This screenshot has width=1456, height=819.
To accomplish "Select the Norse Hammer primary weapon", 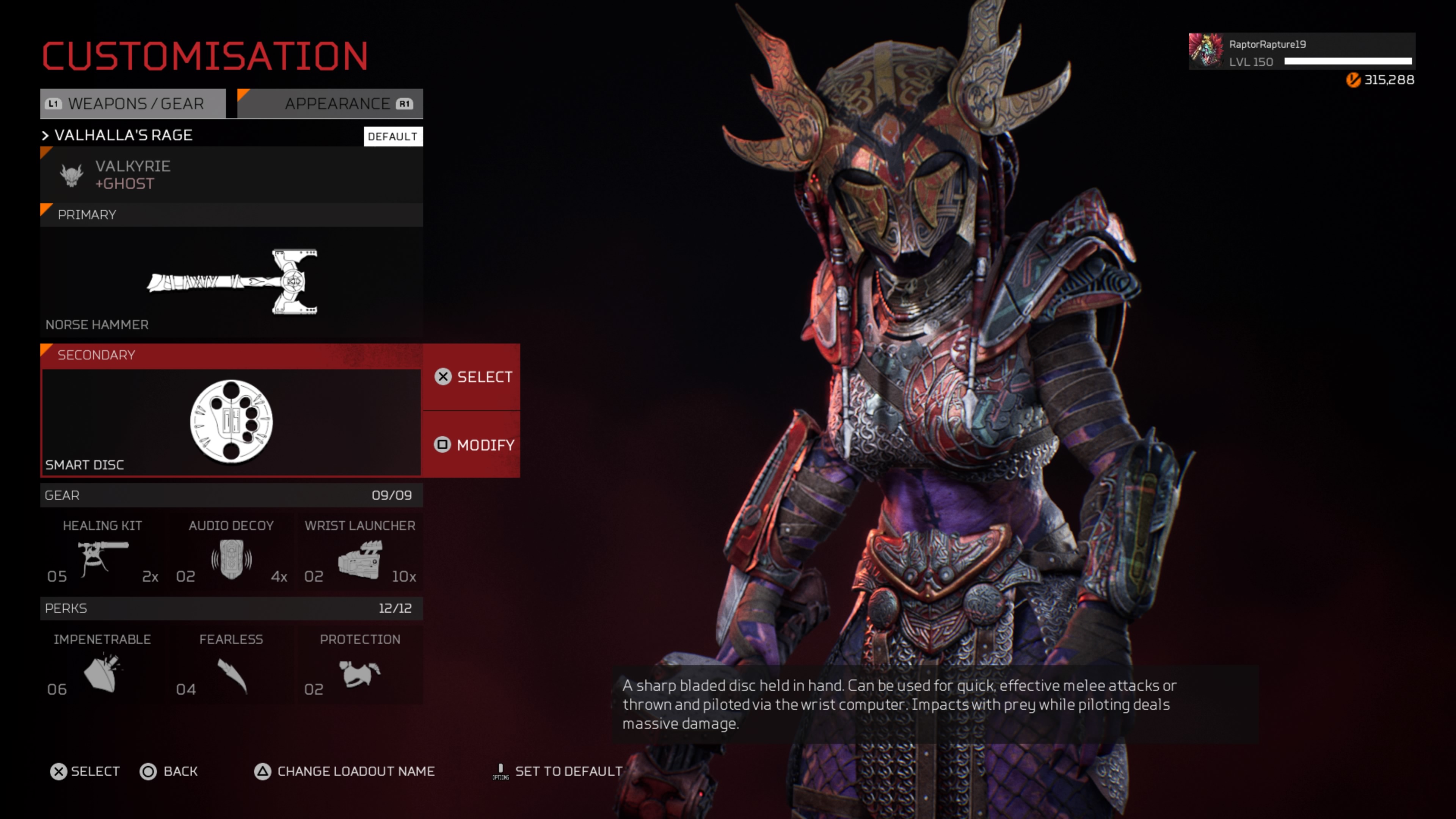I will click(231, 281).
